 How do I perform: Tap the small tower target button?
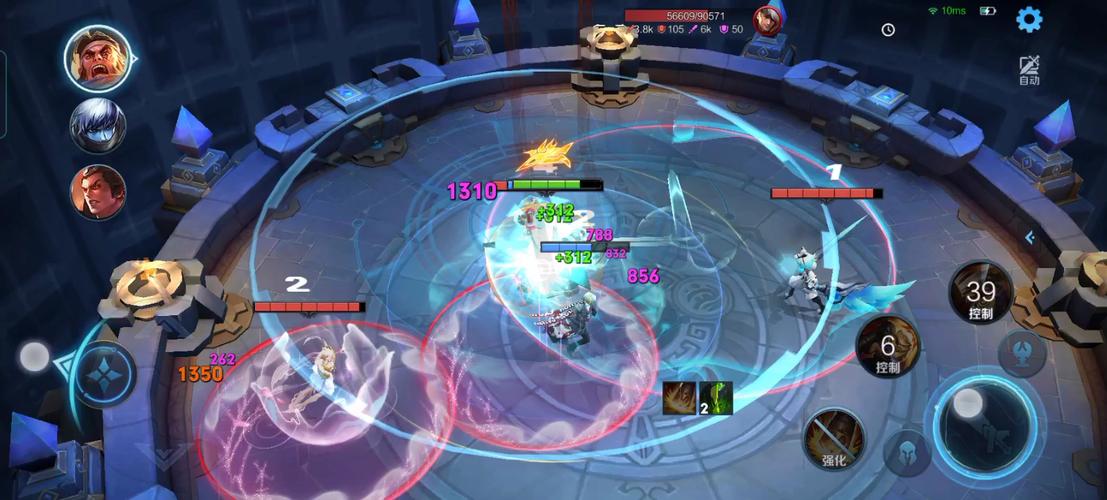tap(1022, 352)
